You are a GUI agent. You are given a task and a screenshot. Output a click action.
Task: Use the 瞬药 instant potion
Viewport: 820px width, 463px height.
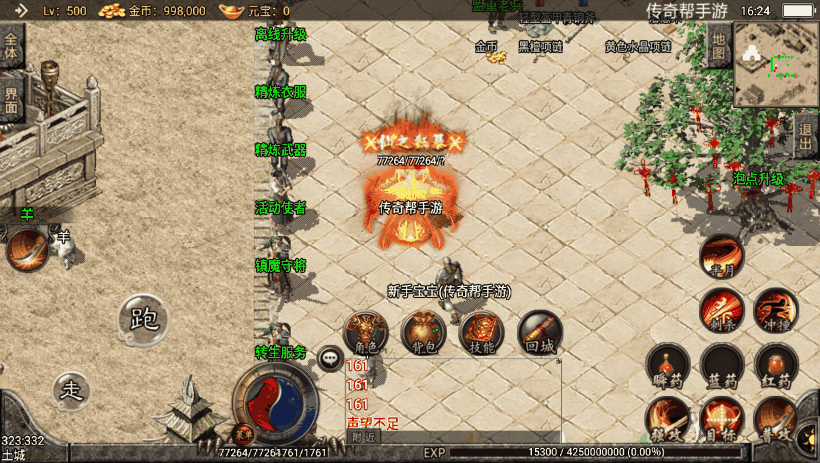click(x=667, y=365)
